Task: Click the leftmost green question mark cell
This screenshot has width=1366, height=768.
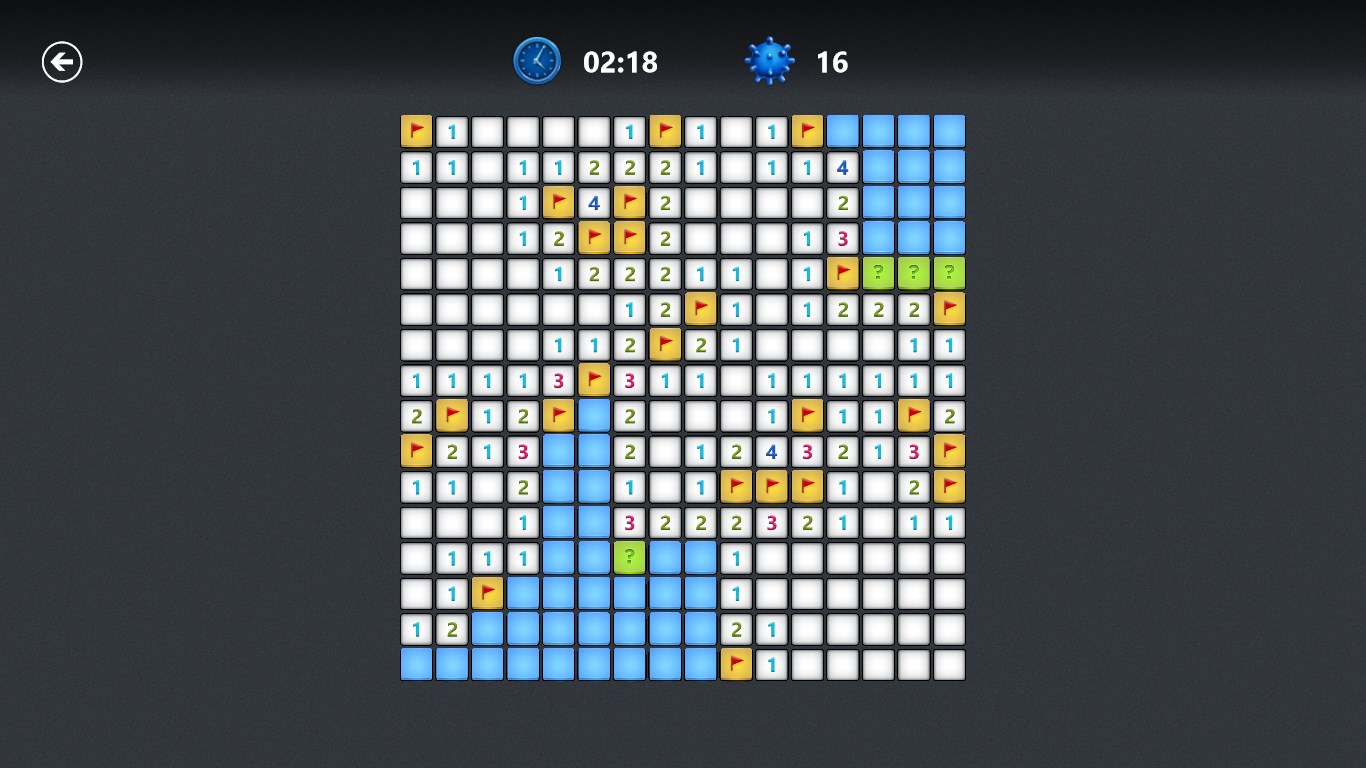Action: pos(877,272)
